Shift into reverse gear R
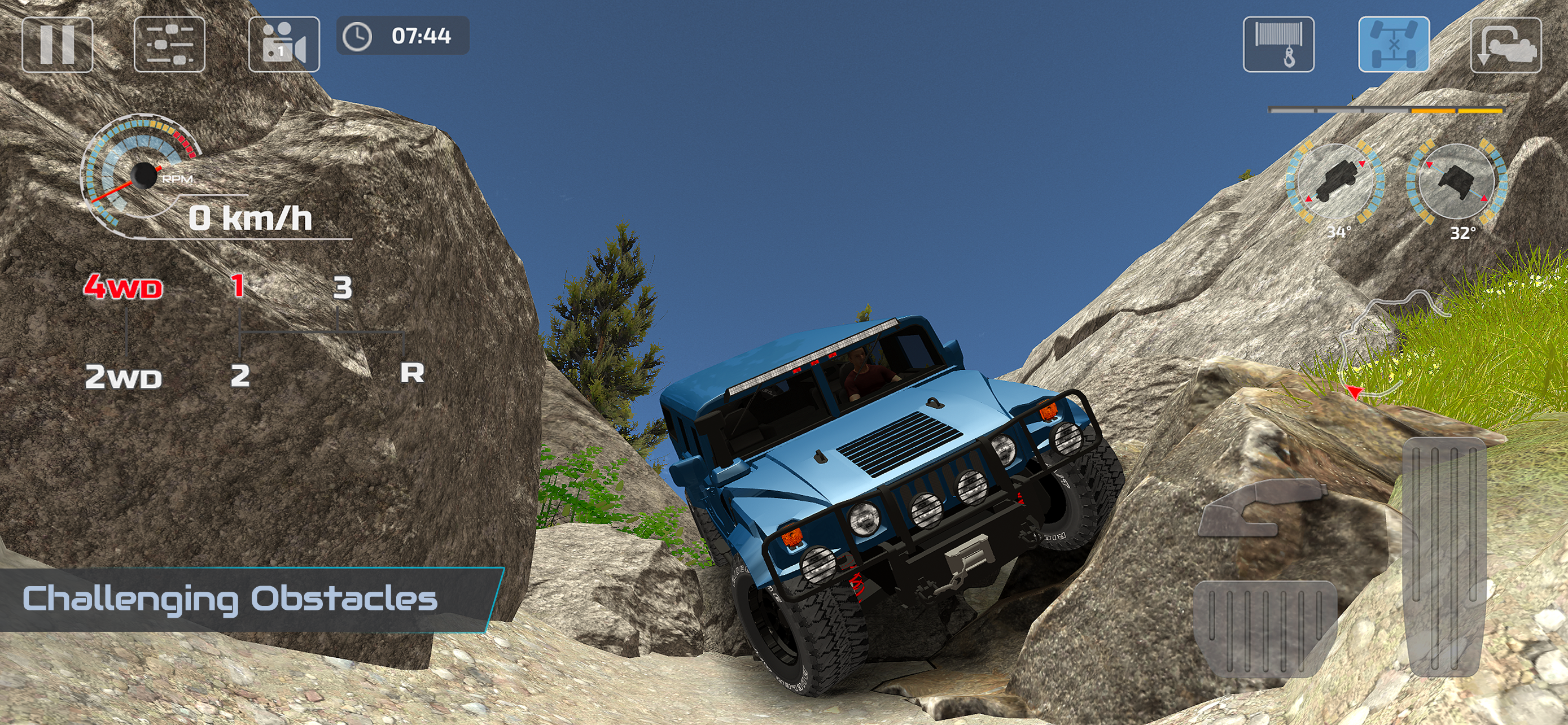The height and width of the screenshot is (725, 1568). pyautogui.click(x=411, y=373)
